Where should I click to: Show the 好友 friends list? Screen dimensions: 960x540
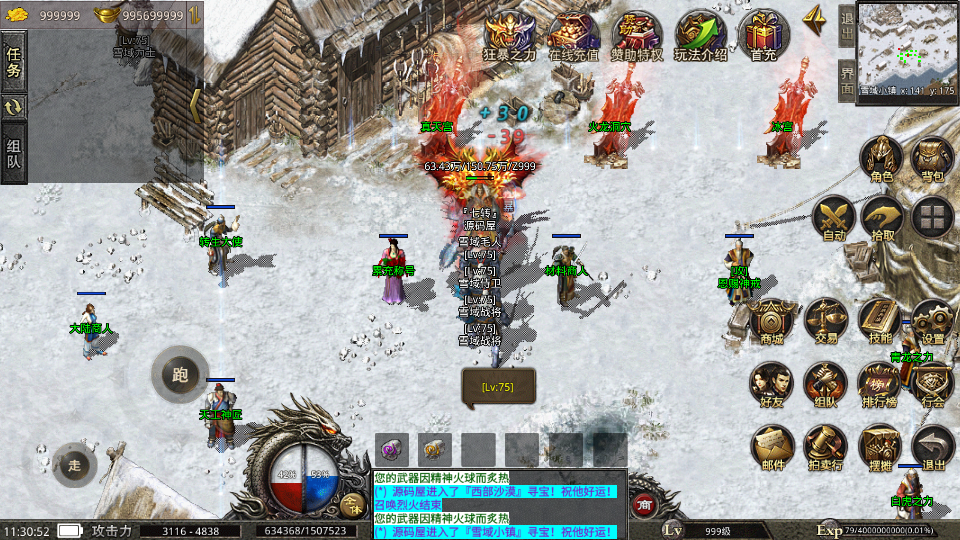click(772, 383)
